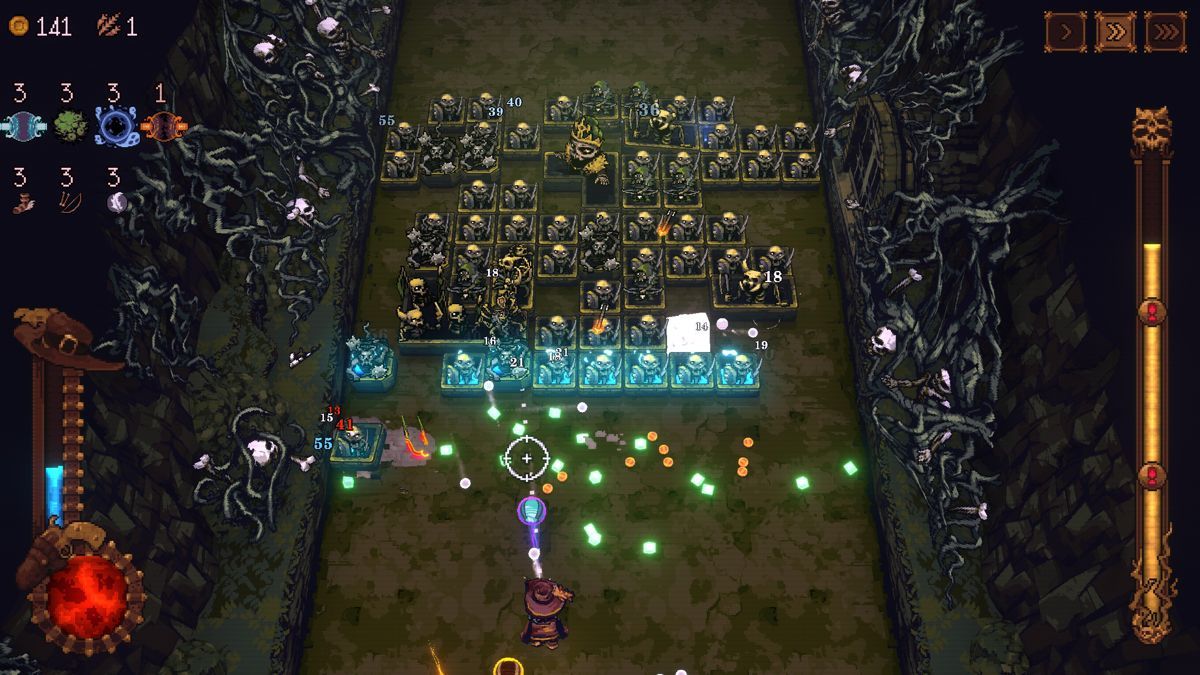Select the bow and arrows relic icon
Image resolution: width=1200 pixels, height=675 pixels.
coord(68,203)
